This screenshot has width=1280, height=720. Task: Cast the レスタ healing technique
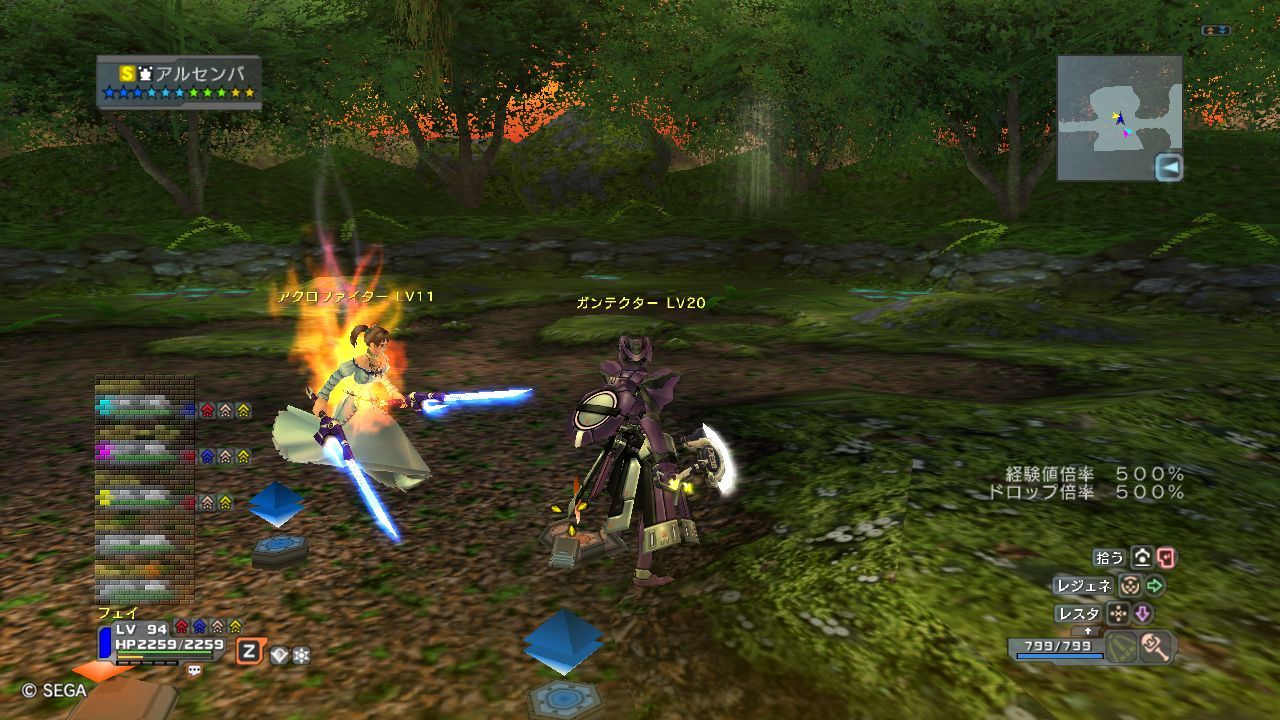click(1079, 614)
